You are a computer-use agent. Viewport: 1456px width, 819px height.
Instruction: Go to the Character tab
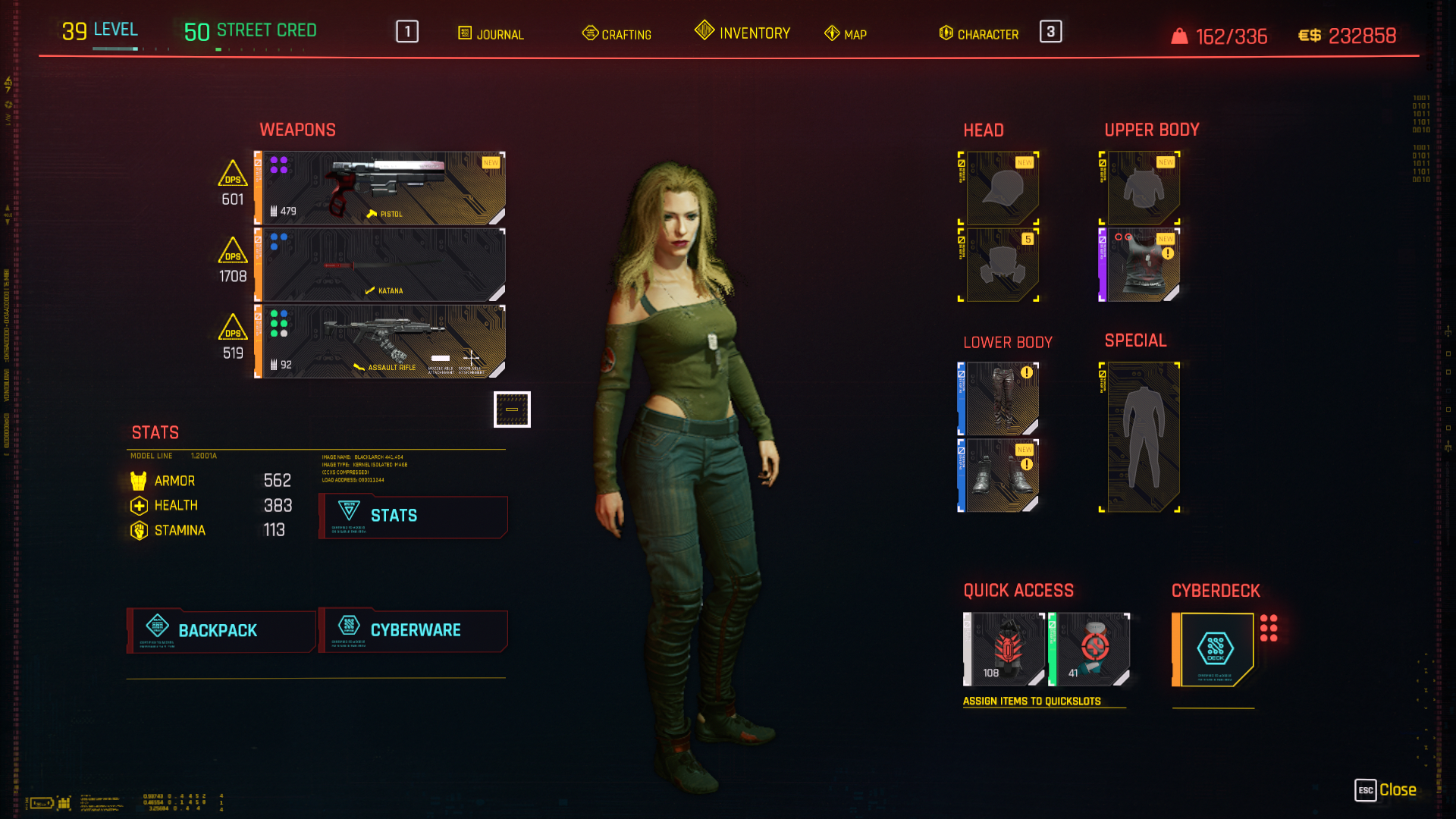point(979,34)
